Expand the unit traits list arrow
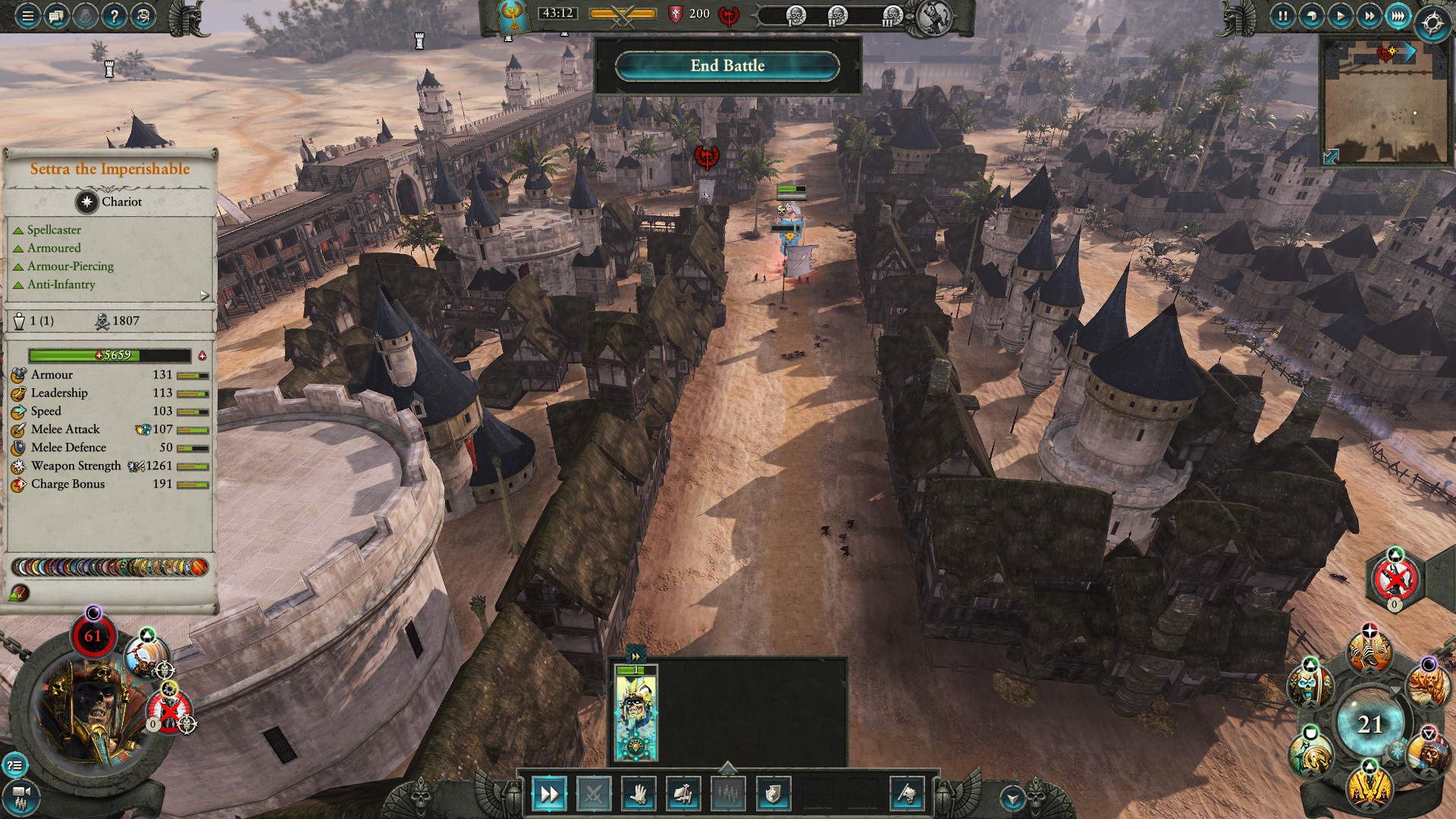The width and height of the screenshot is (1456, 819). point(205,295)
